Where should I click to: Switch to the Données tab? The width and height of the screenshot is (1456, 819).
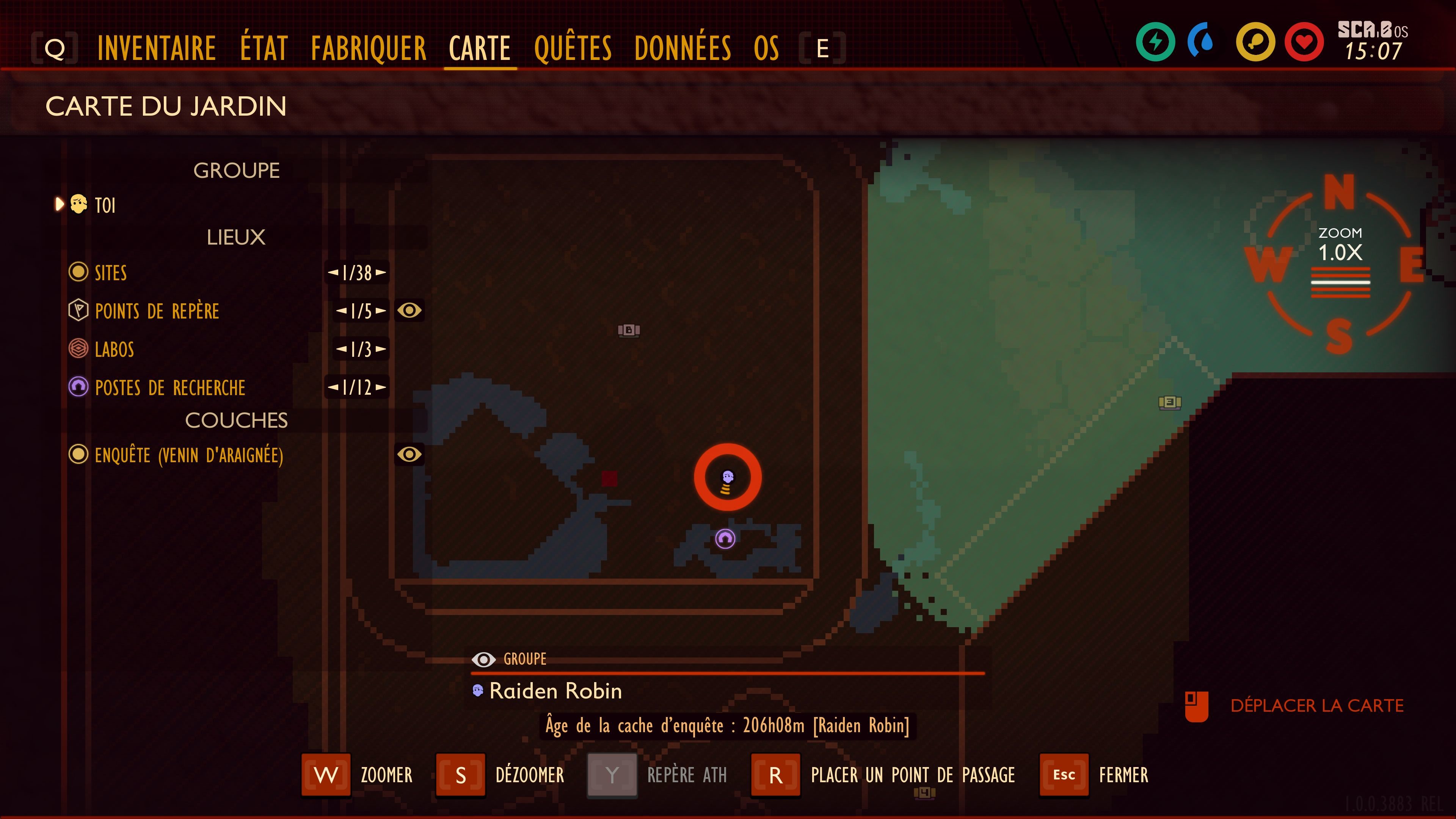click(x=682, y=48)
